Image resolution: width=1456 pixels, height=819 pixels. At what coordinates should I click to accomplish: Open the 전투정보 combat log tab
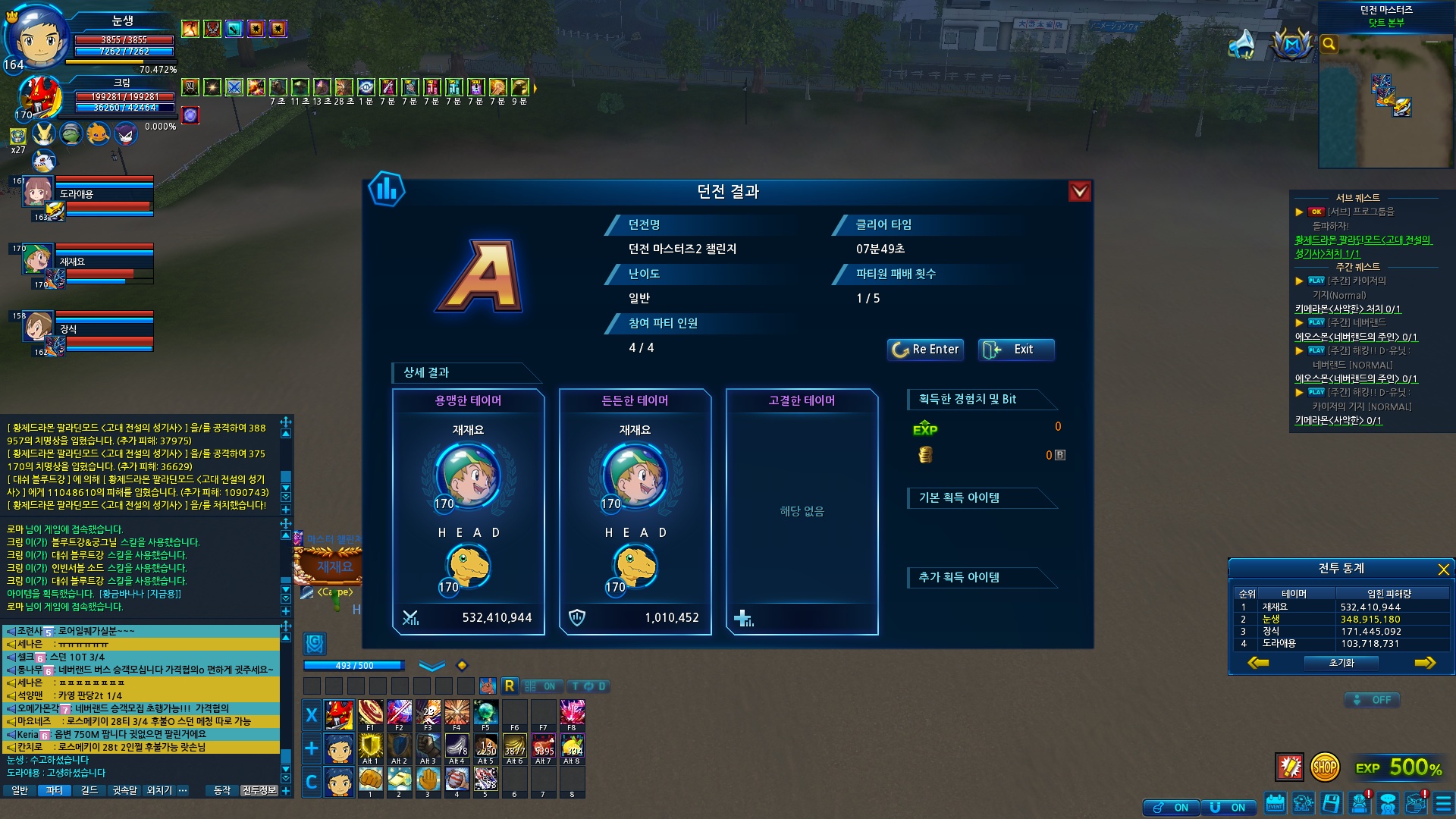[x=258, y=790]
